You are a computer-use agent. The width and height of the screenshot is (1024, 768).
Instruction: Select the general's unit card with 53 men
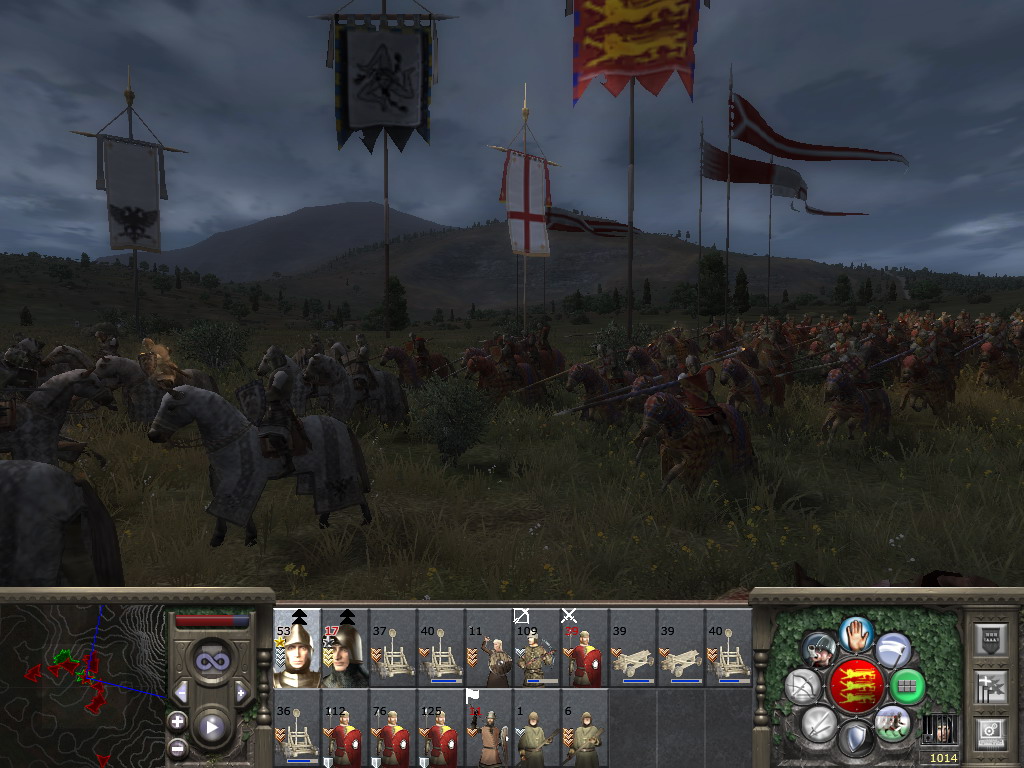pyautogui.click(x=297, y=649)
